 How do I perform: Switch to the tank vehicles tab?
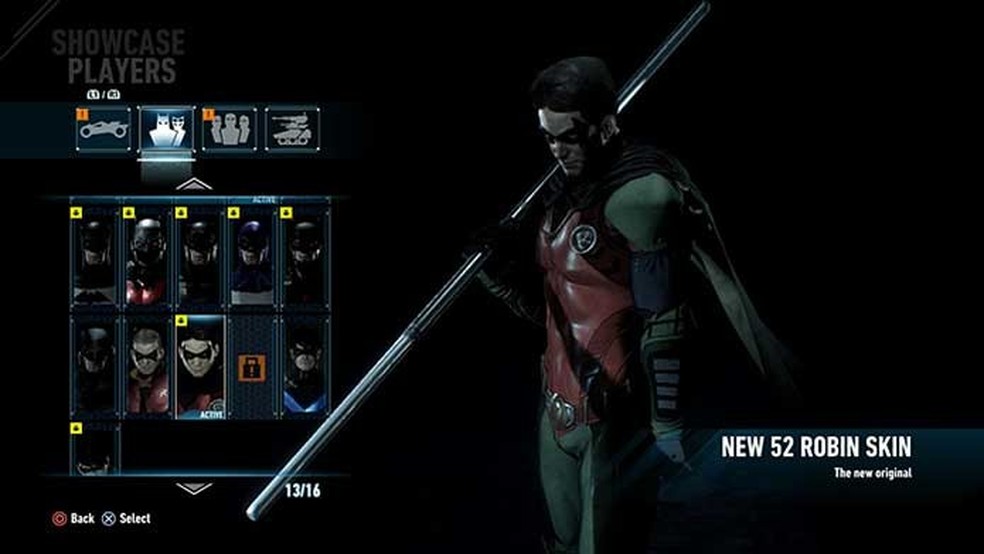[x=292, y=129]
